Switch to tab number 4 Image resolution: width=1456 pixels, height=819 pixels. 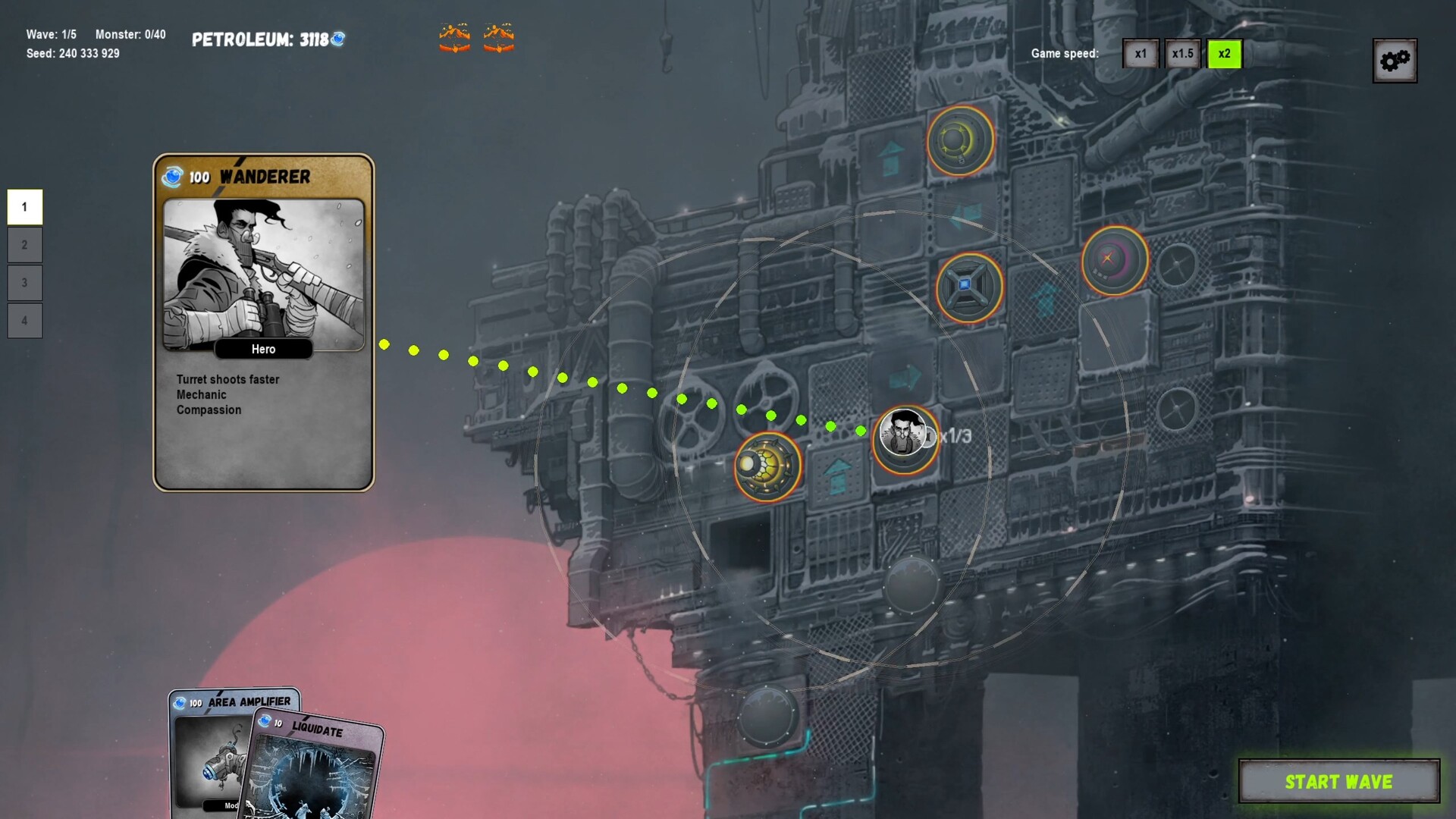25,321
